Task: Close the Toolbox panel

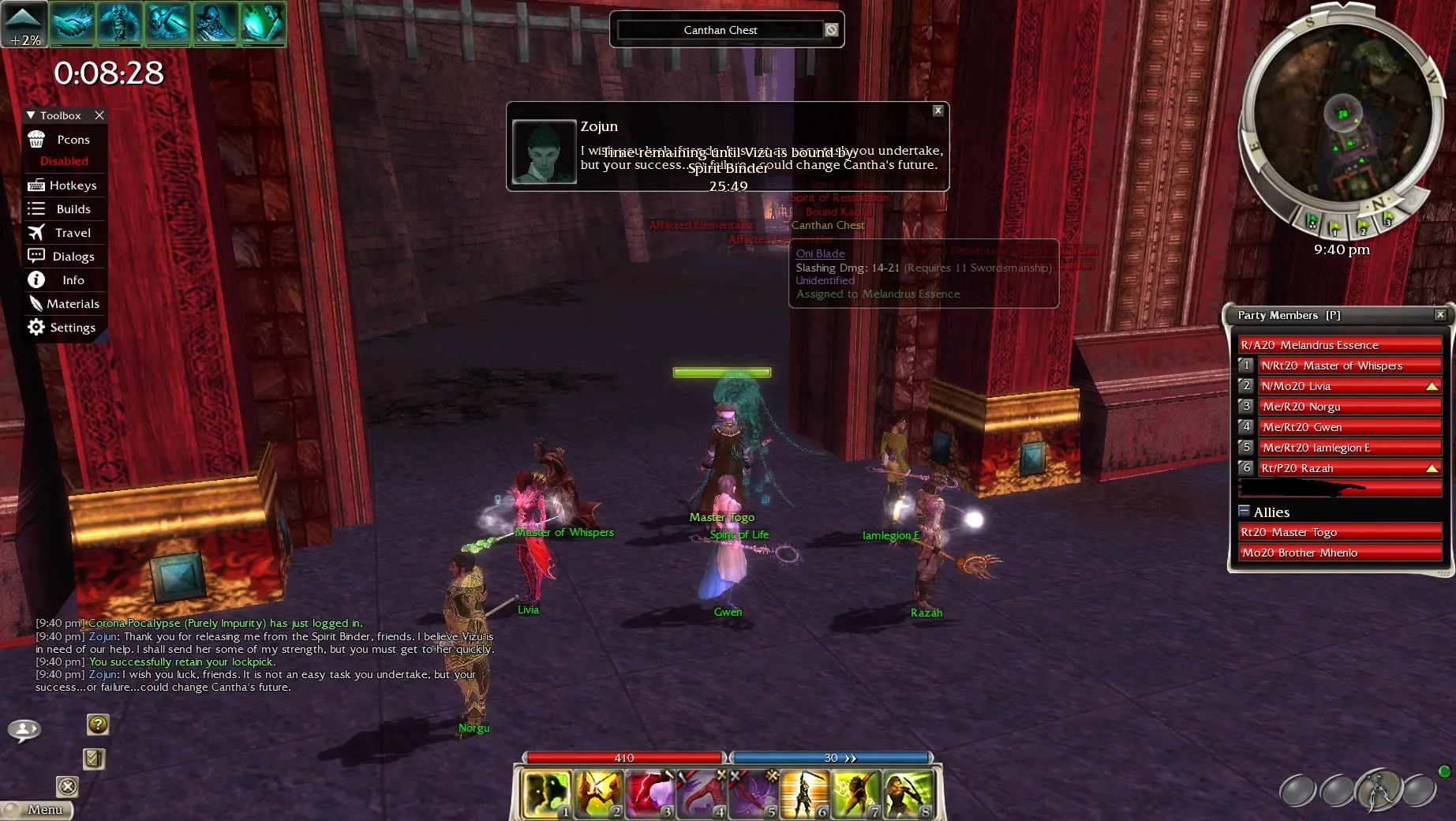Action: [x=99, y=115]
